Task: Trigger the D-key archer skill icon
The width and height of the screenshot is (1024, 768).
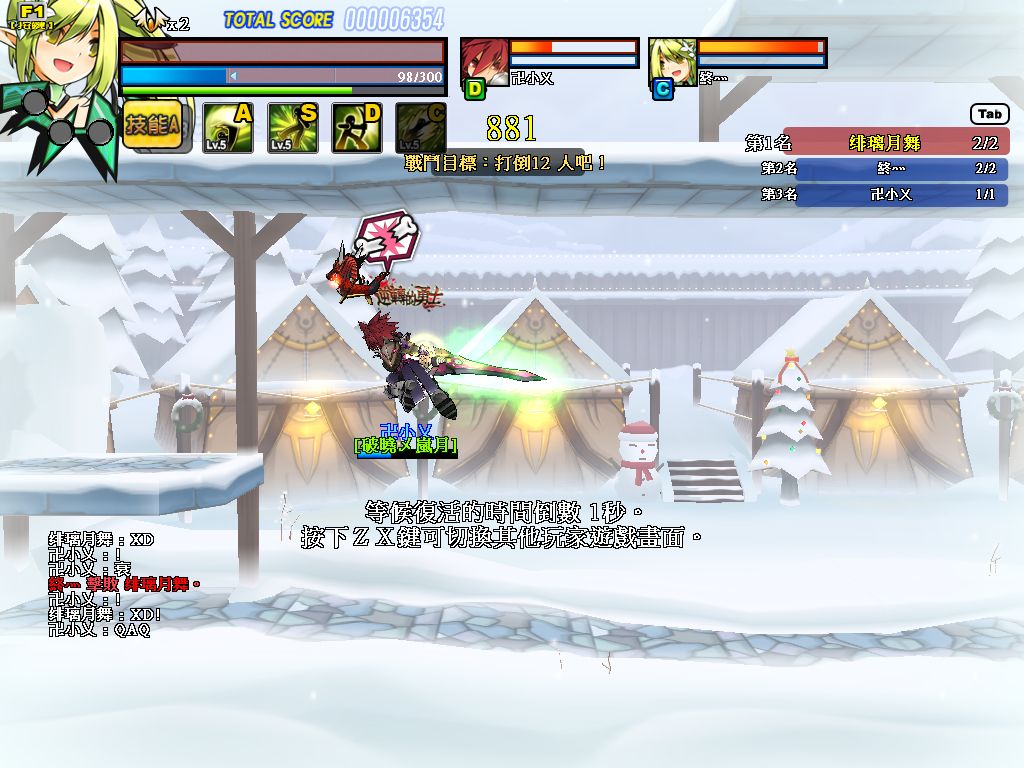Action: point(357,128)
